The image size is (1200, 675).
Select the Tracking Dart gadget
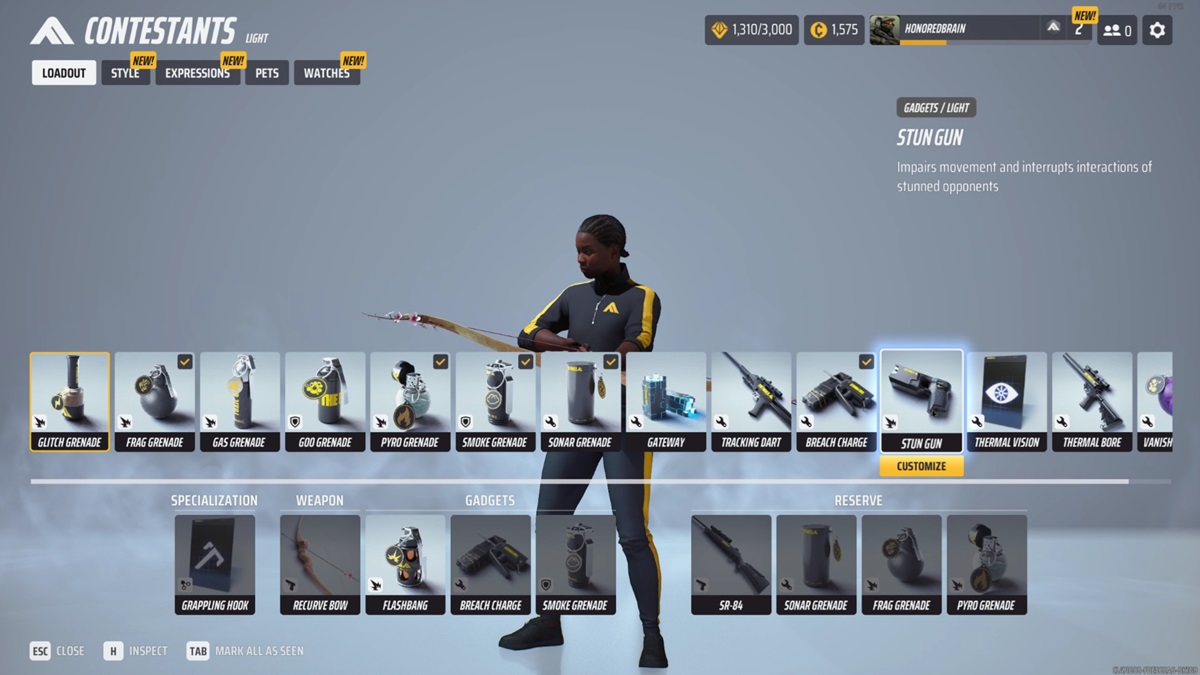click(x=751, y=401)
